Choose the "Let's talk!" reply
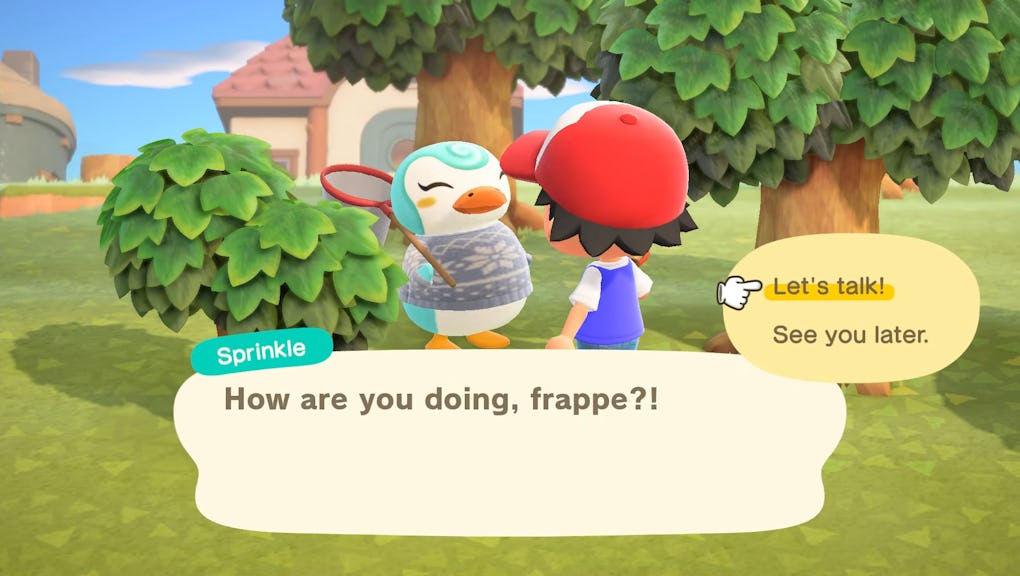Image resolution: width=1020 pixels, height=576 pixels. click(828, 288)
